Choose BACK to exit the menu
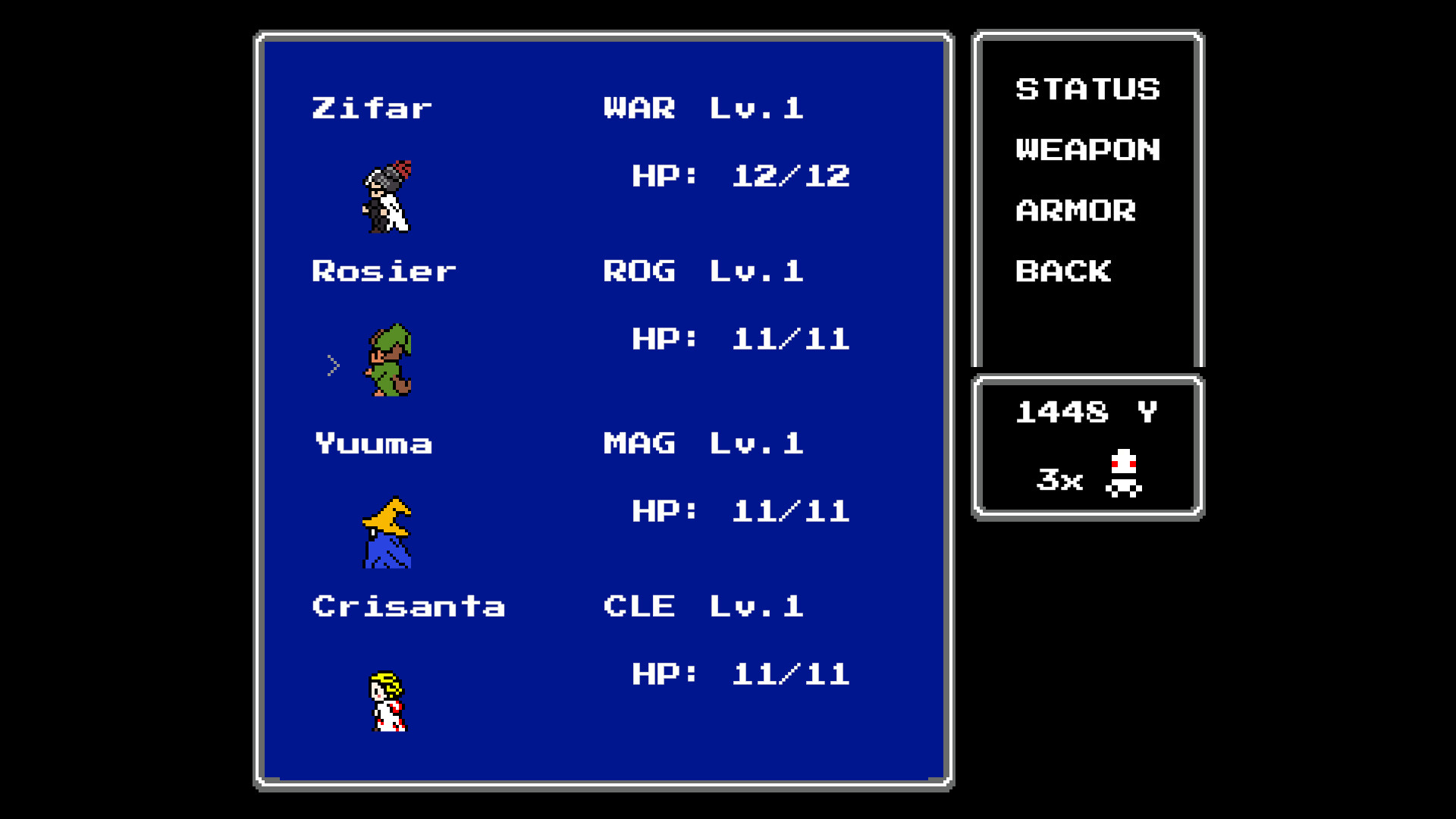Screen dimensions: 1456x819 point(1065,271)
